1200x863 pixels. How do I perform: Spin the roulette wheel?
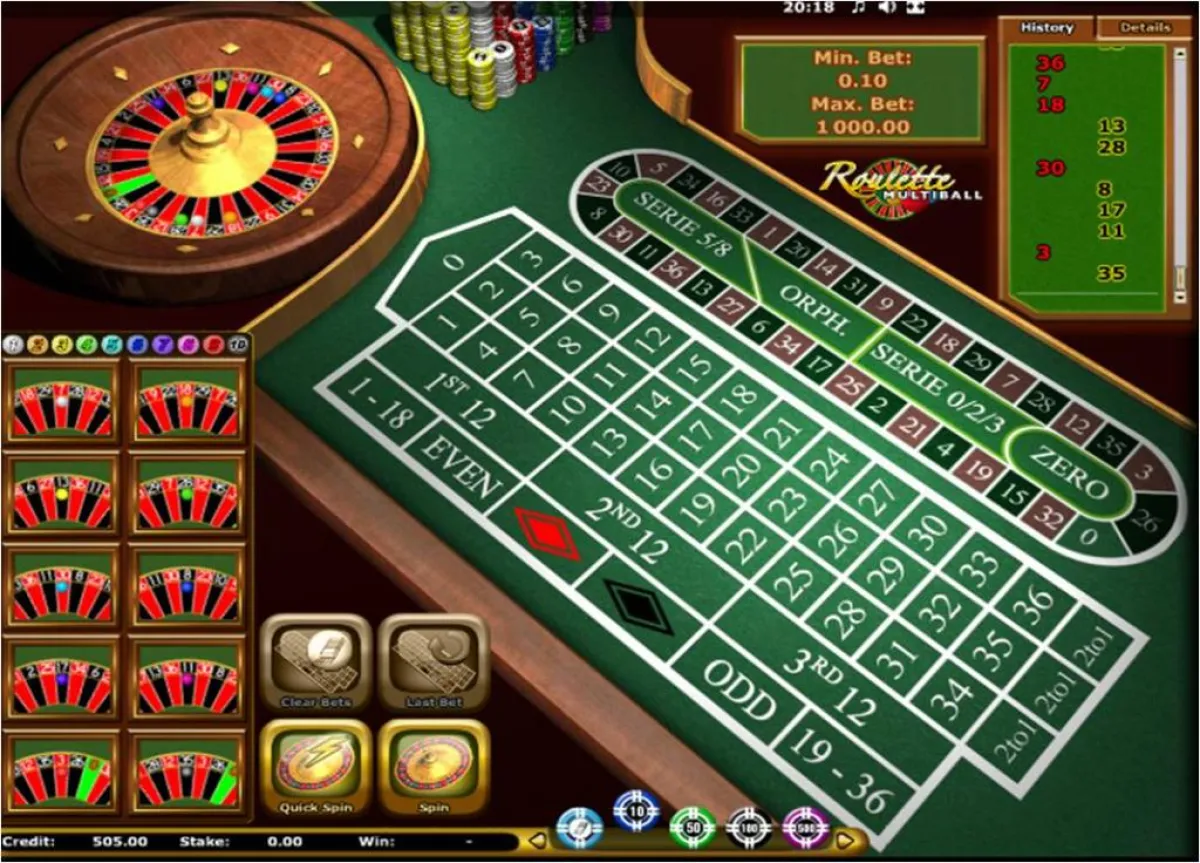click(434, 767)
